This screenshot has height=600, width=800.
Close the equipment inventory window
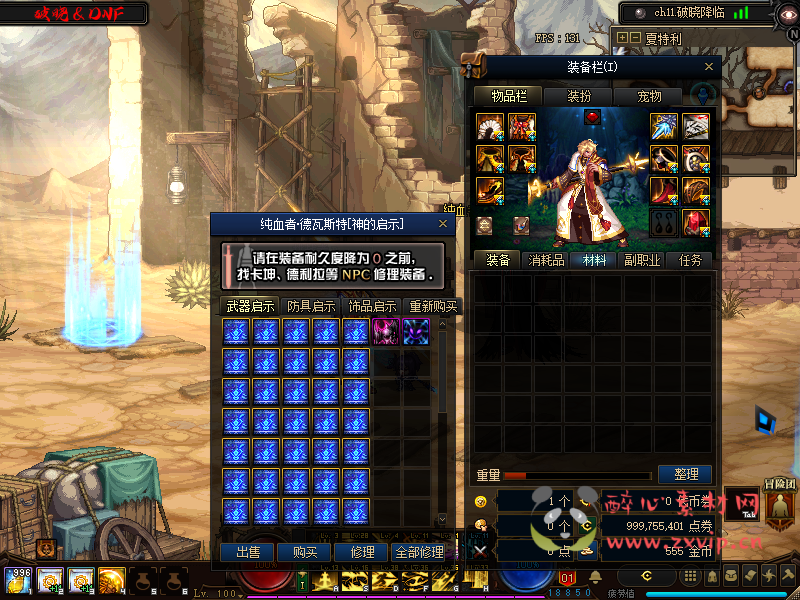[x=710, y=67]
